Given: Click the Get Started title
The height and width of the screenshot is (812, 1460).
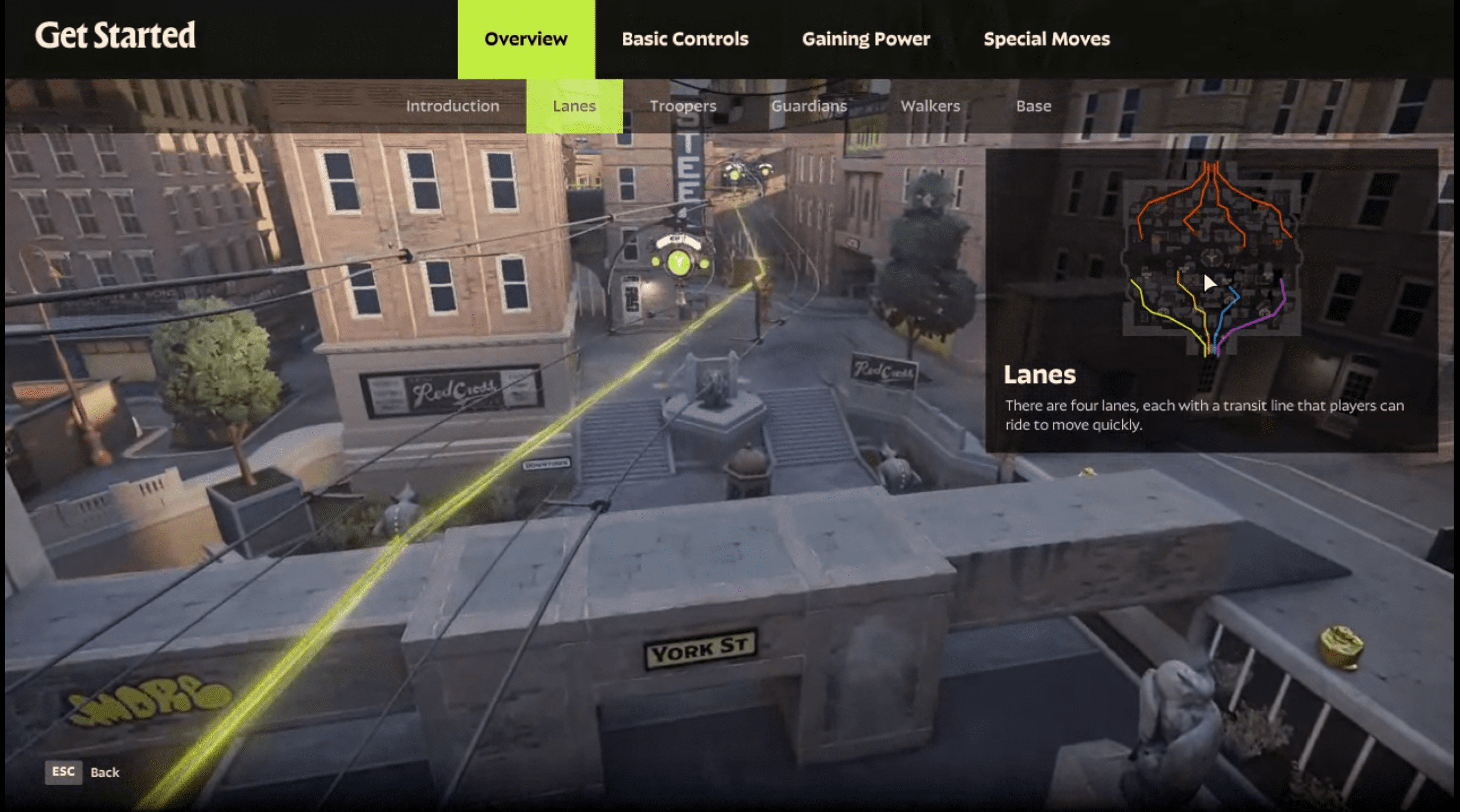Looking at the screenshot, I should (x=116, y=35).
